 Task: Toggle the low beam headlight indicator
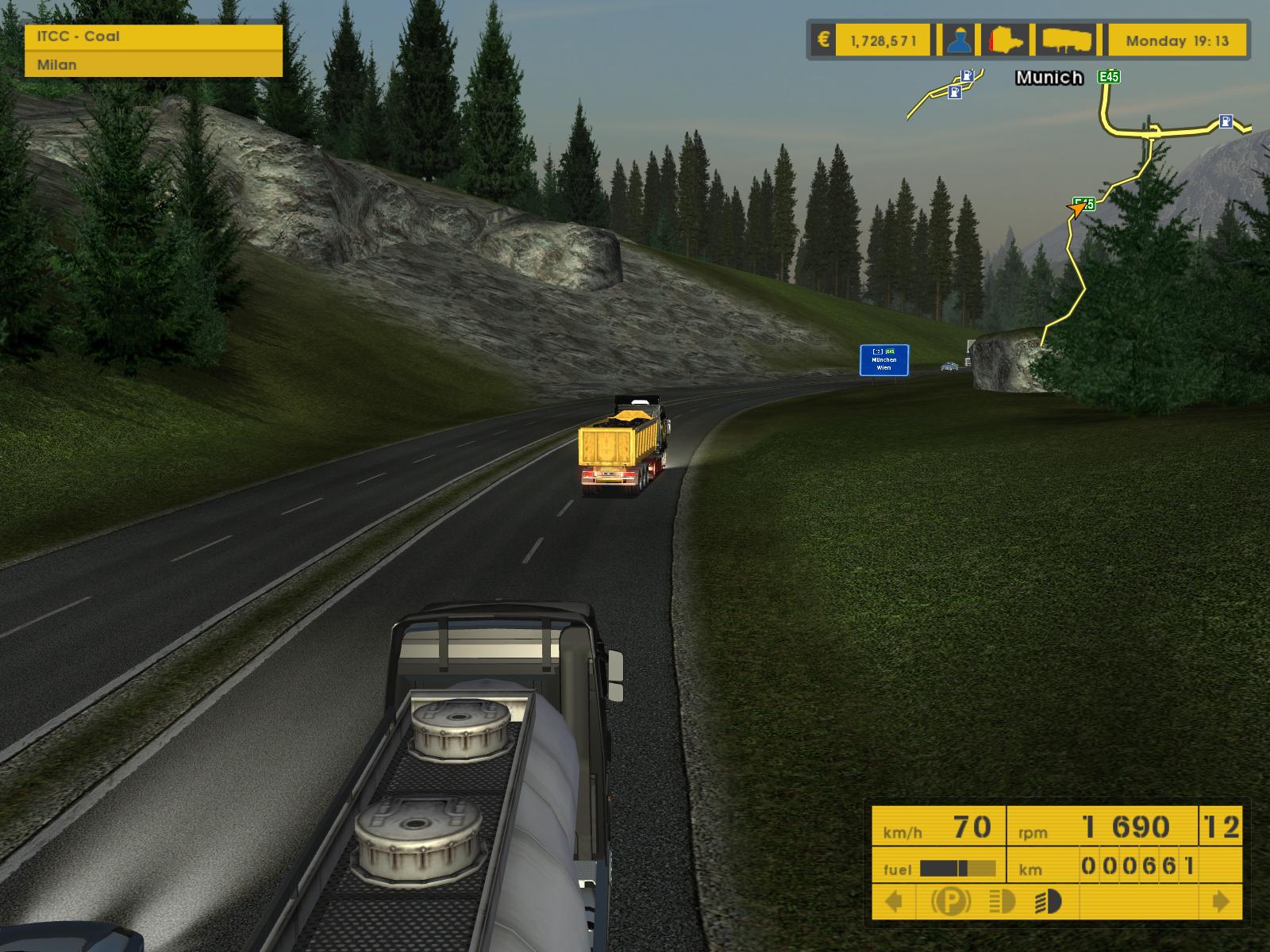[1003, 902]
